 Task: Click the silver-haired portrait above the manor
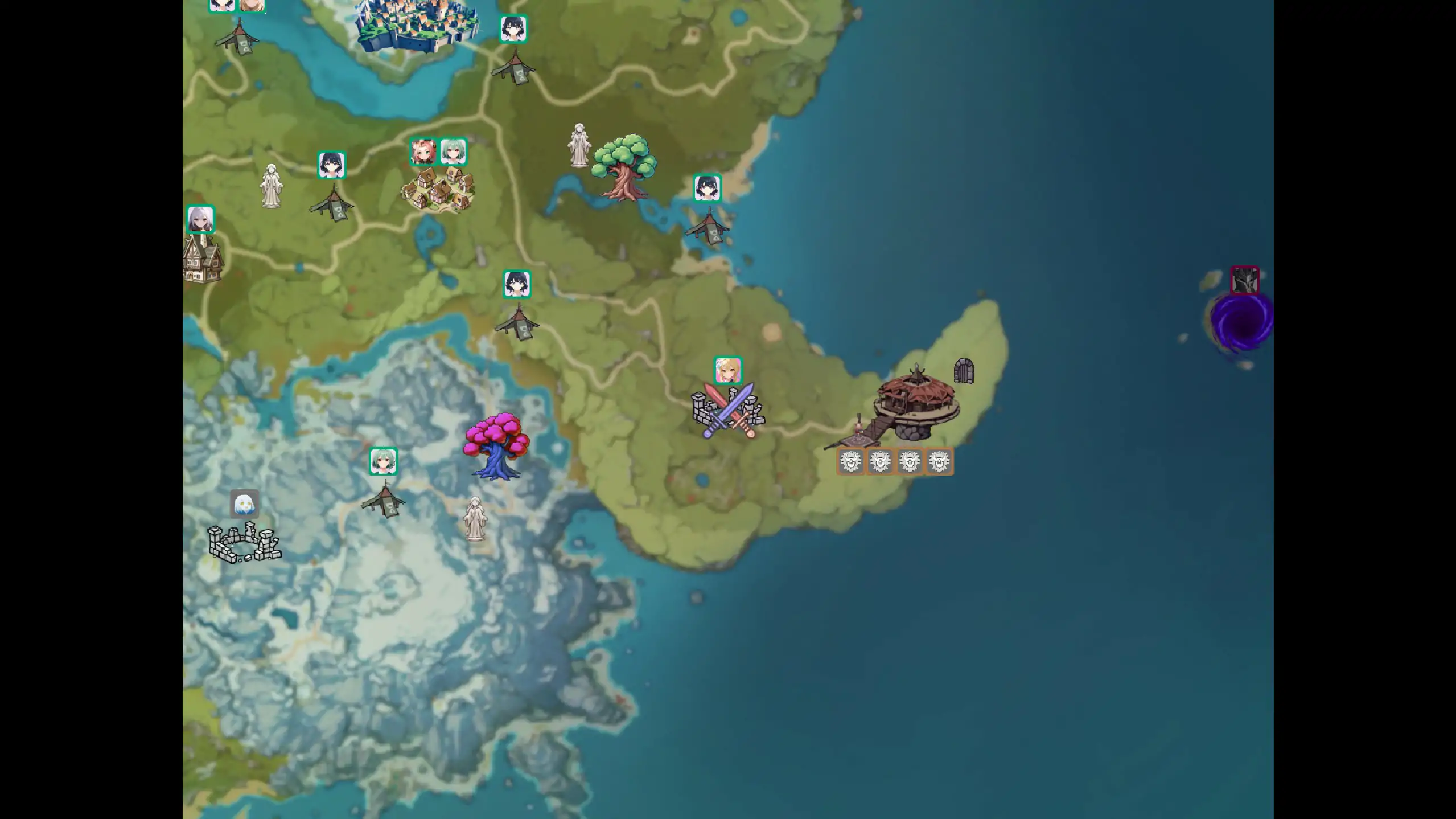200,219
